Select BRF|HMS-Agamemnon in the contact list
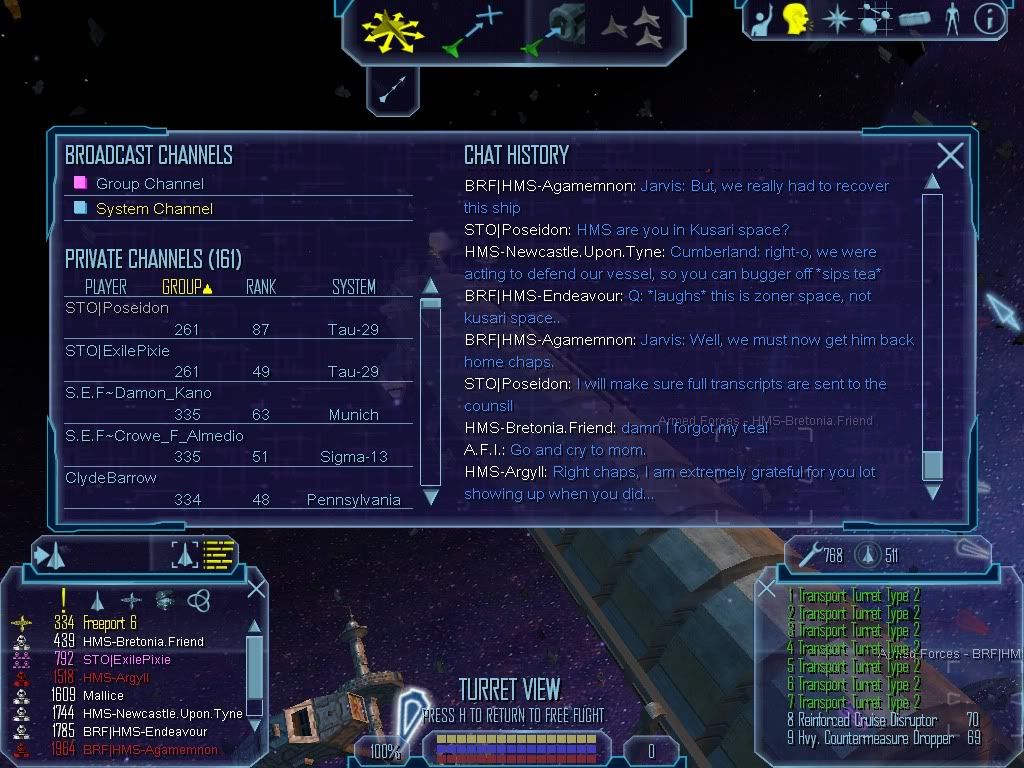Image resolution: width=1024 pixels, height=768 pixels. coord(150,749)
